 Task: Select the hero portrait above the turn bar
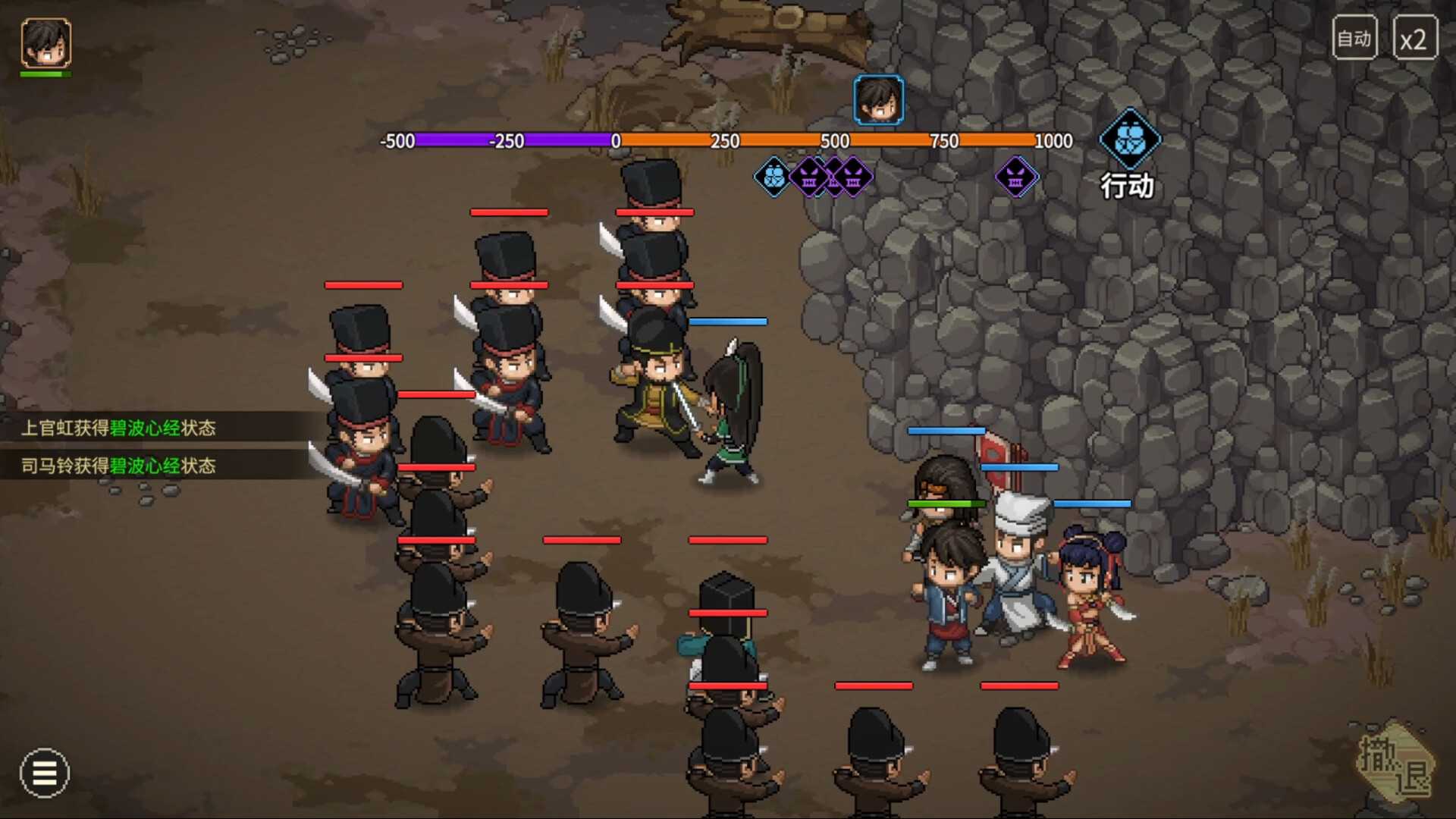click(x=878, y=99)
